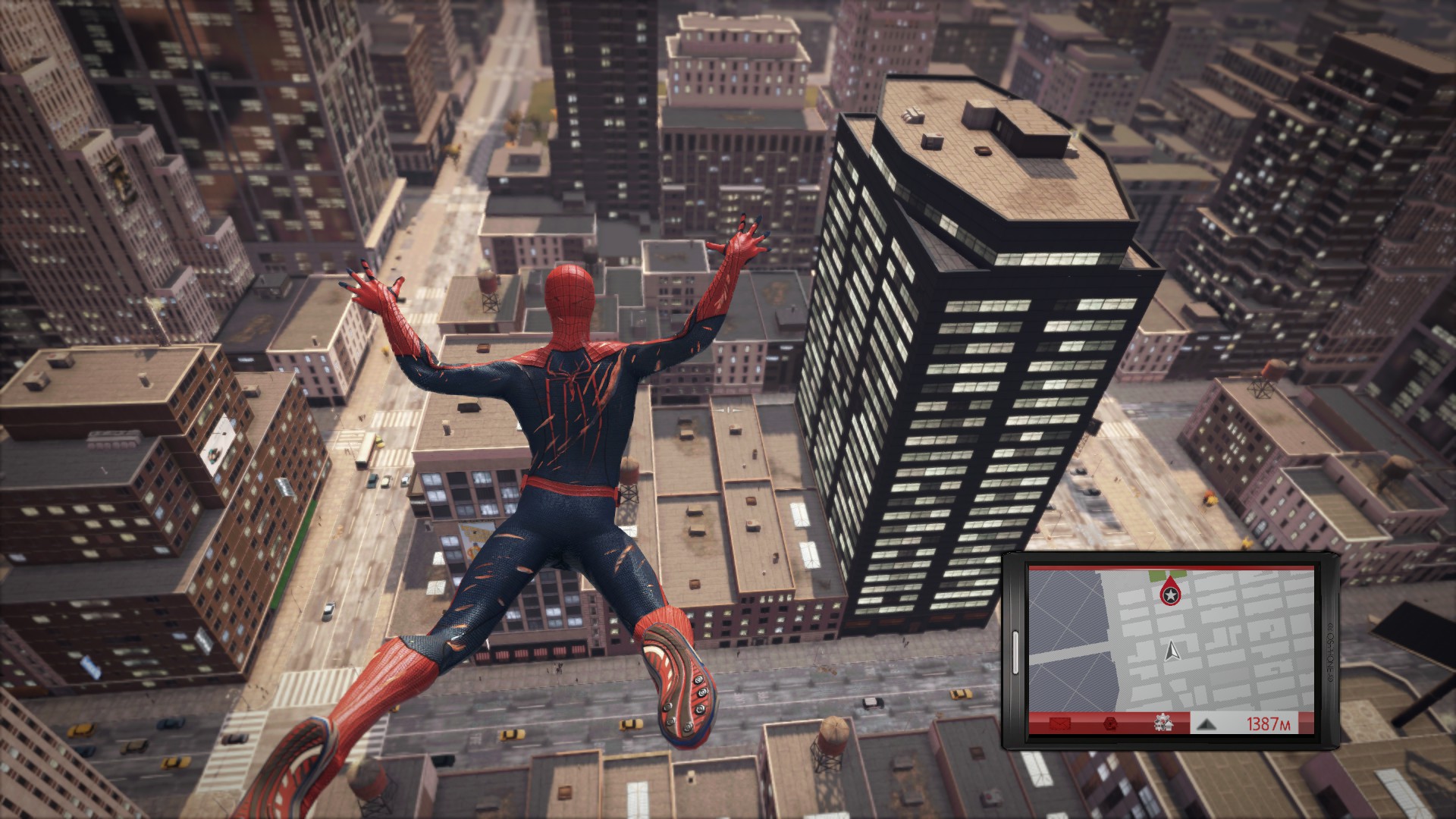Toggle the phone screen with its side button
This screenshot has width=1456, height=819.
click(1015, 652)
